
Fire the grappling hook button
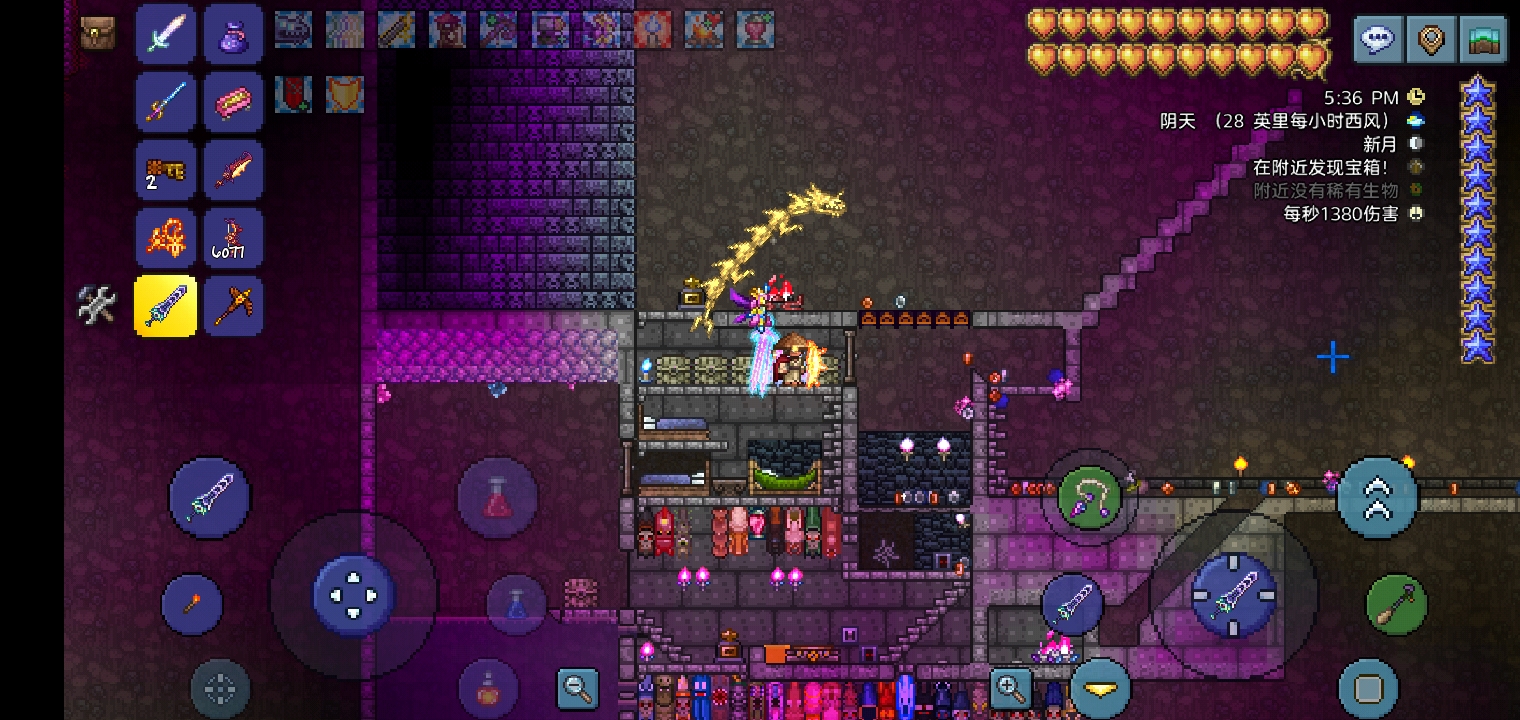1088,497
